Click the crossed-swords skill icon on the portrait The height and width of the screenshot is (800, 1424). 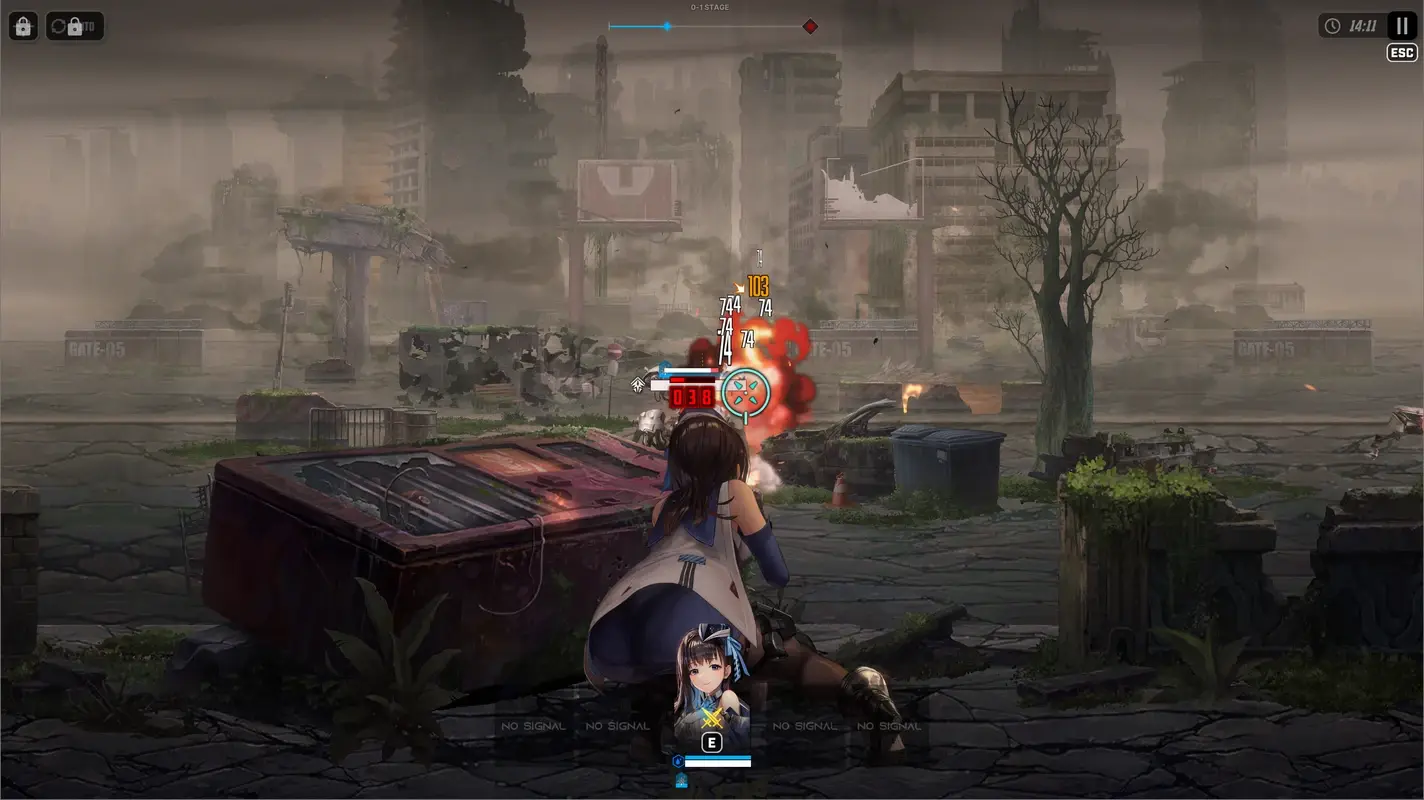pos(712,718)
